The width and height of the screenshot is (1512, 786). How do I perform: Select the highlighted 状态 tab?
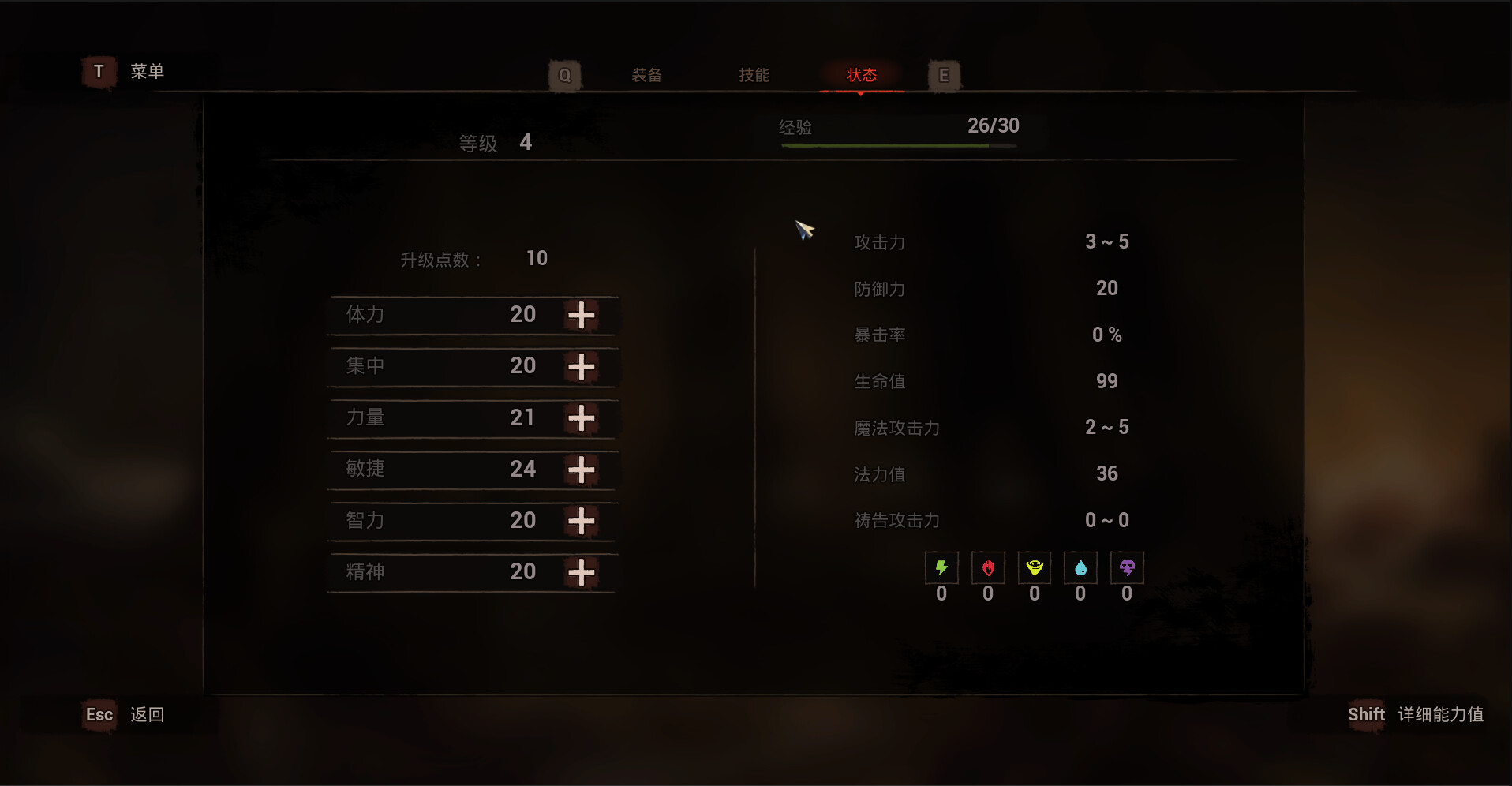pos(862,74)
